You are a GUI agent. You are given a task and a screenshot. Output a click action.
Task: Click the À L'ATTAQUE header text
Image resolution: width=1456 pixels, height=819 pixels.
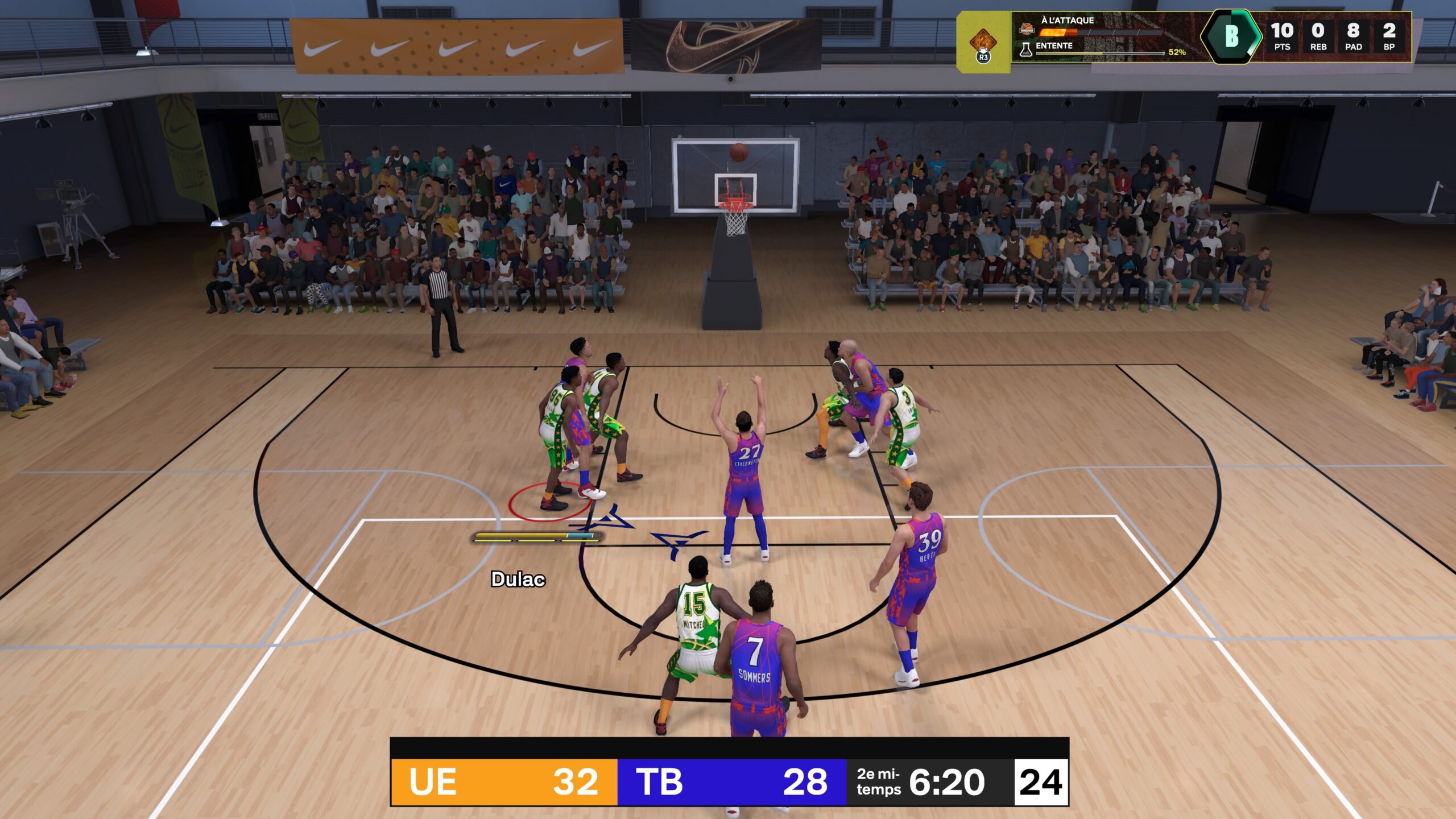point(1068,20)
